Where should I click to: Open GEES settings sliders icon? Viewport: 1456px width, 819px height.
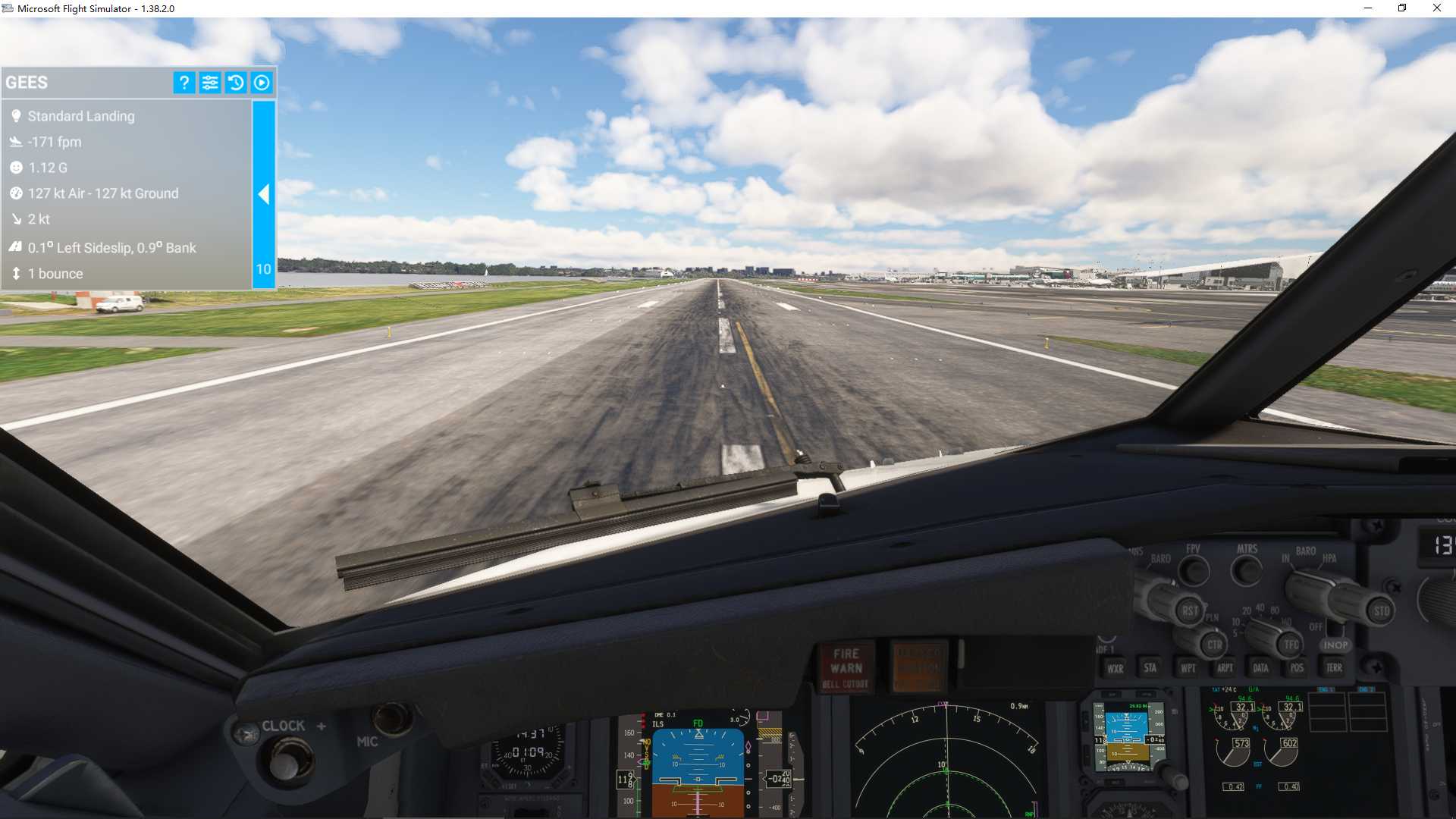click(210, 83)
